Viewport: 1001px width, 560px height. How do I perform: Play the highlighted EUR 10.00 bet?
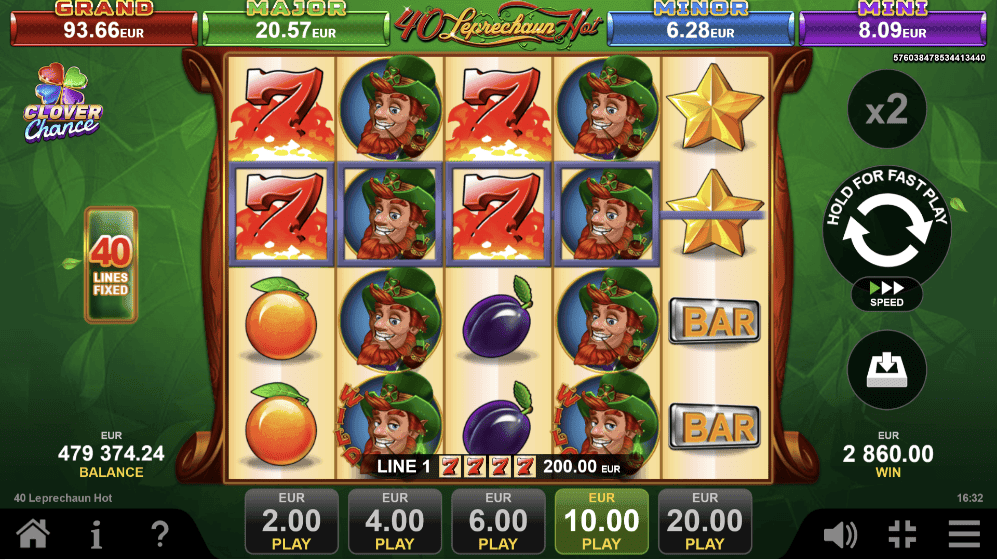(x=601, y=521)
